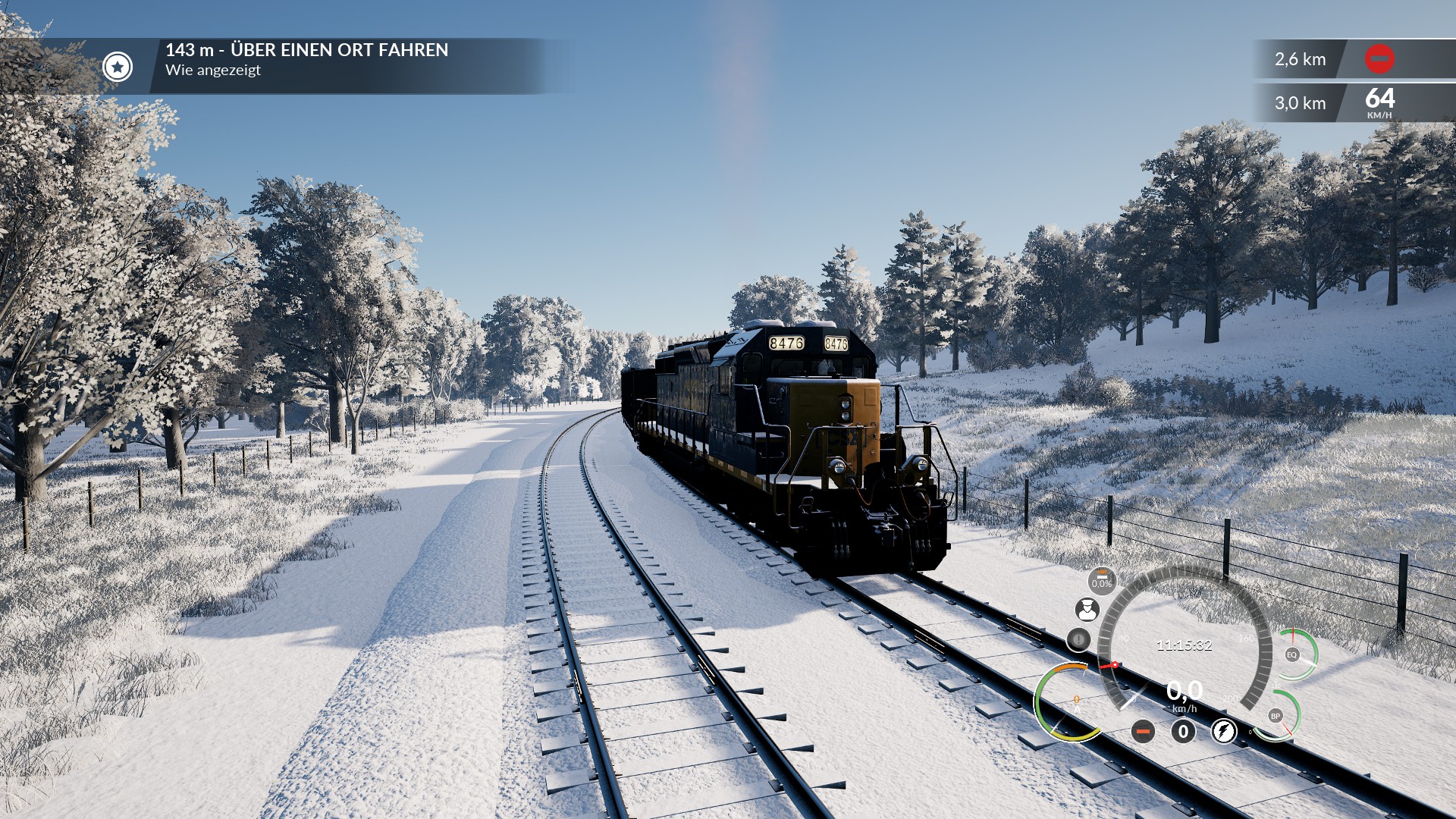1456x819 pixels.
Task: Select the gradient percentage icon
Action: pyautogui.click(x=1102, y=581)
